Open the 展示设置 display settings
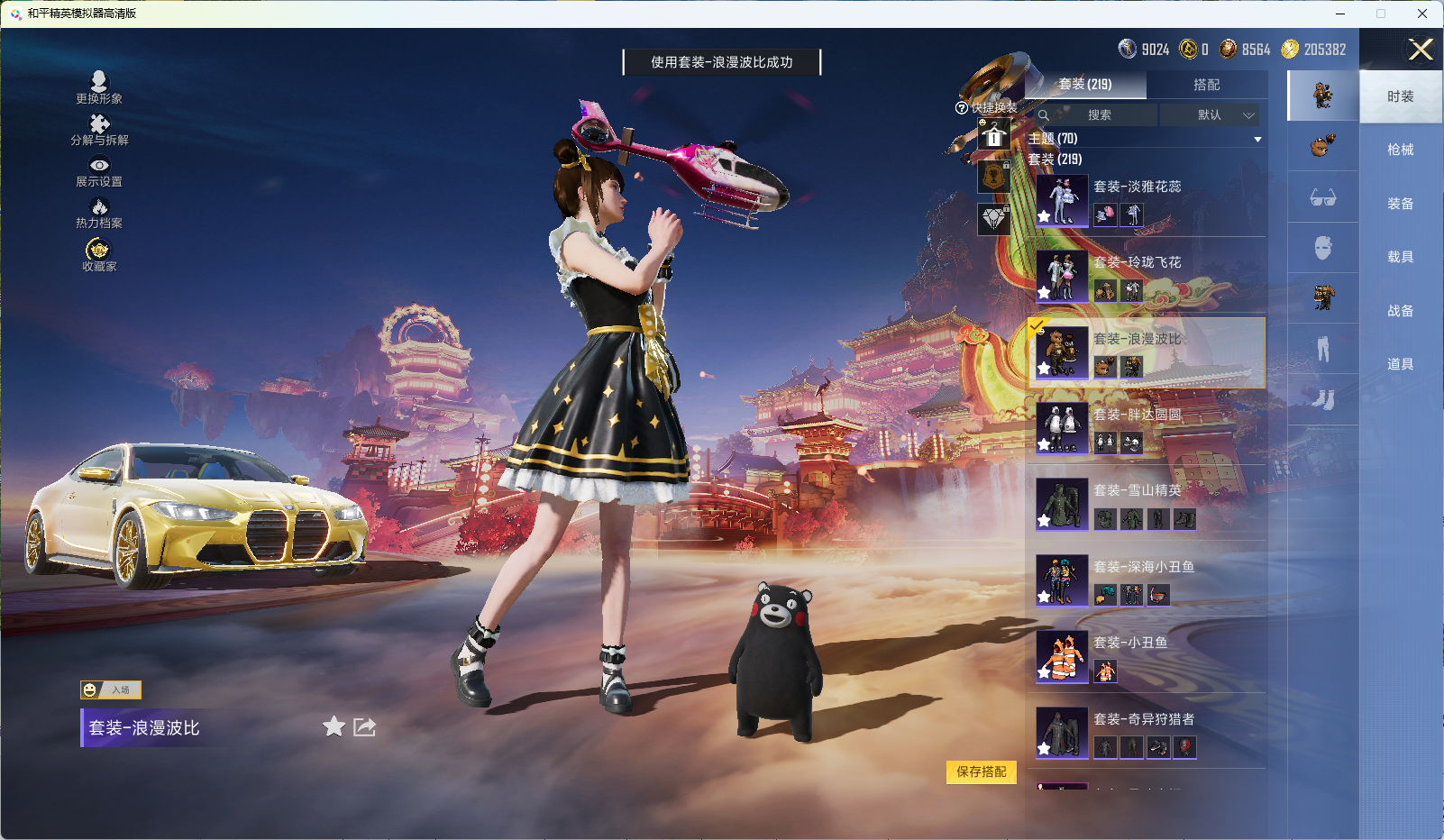1444x840 pixels. click(x=101, y=173)
